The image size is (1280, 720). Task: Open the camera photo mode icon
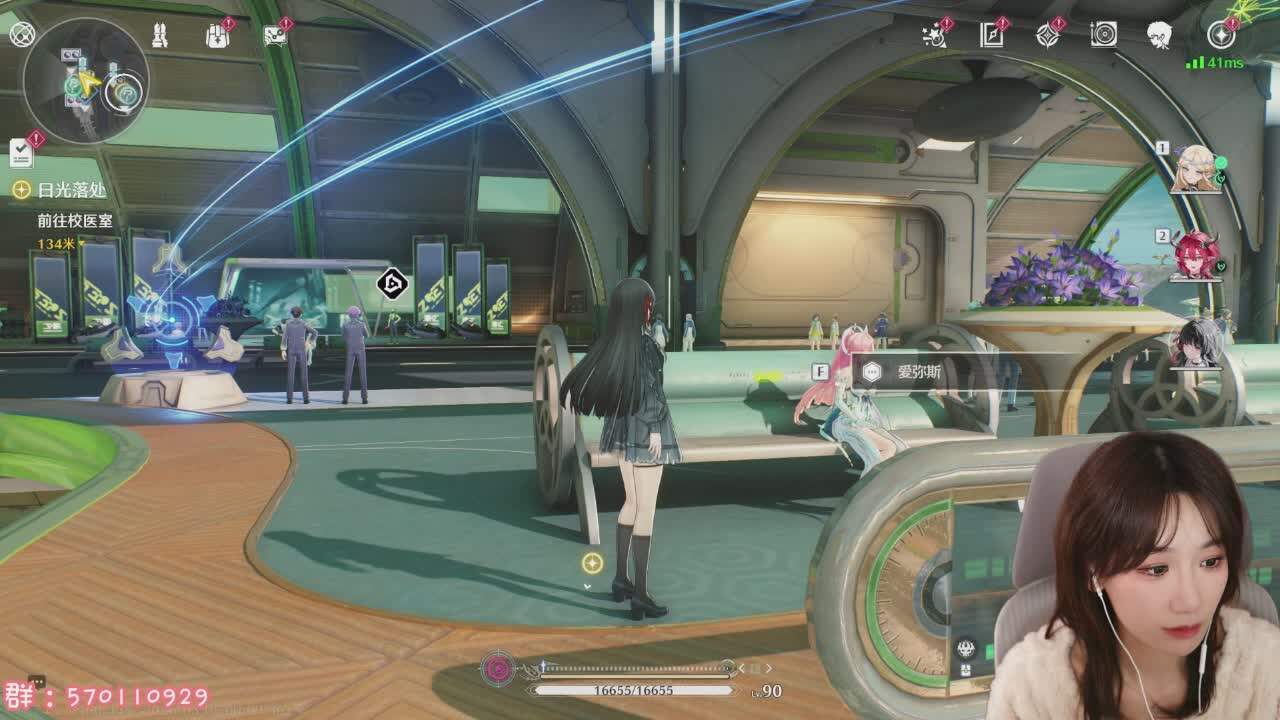click(x=1103, y=36)
